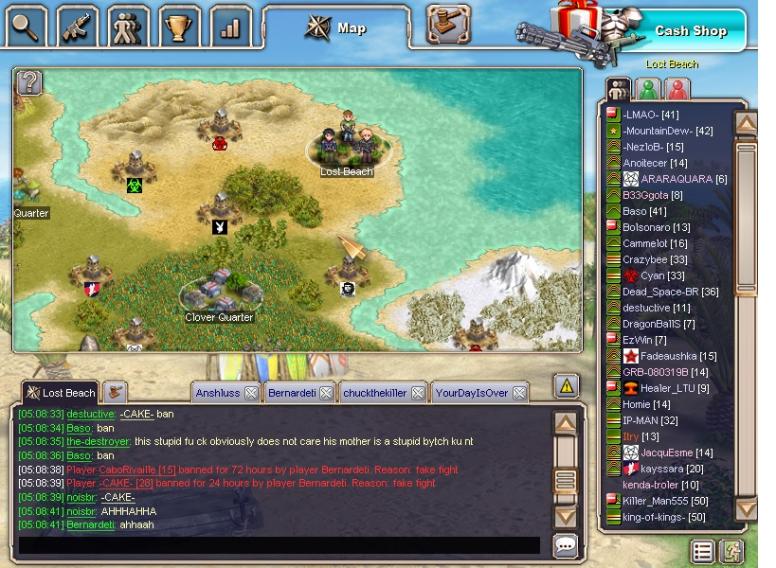Screen dimensions: 776x568
Task: Close the Anshluss chat tab
Action: point(251,393)
